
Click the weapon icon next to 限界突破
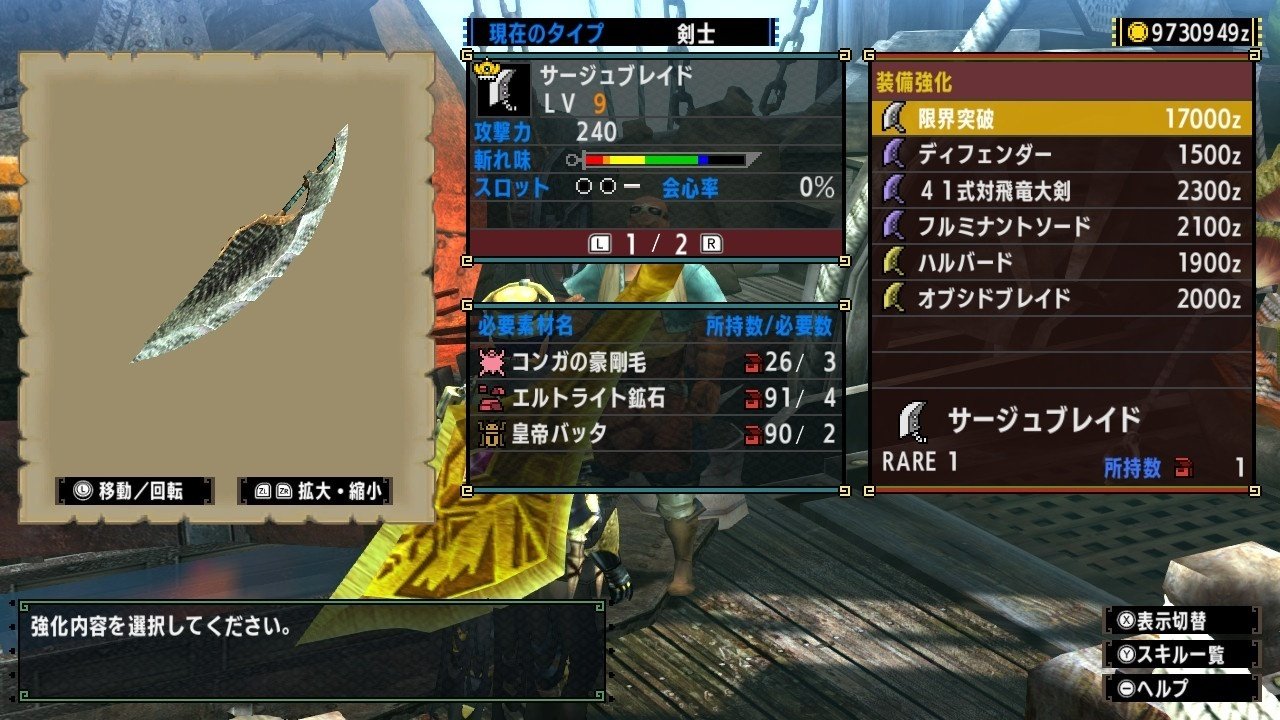[891, 117]
